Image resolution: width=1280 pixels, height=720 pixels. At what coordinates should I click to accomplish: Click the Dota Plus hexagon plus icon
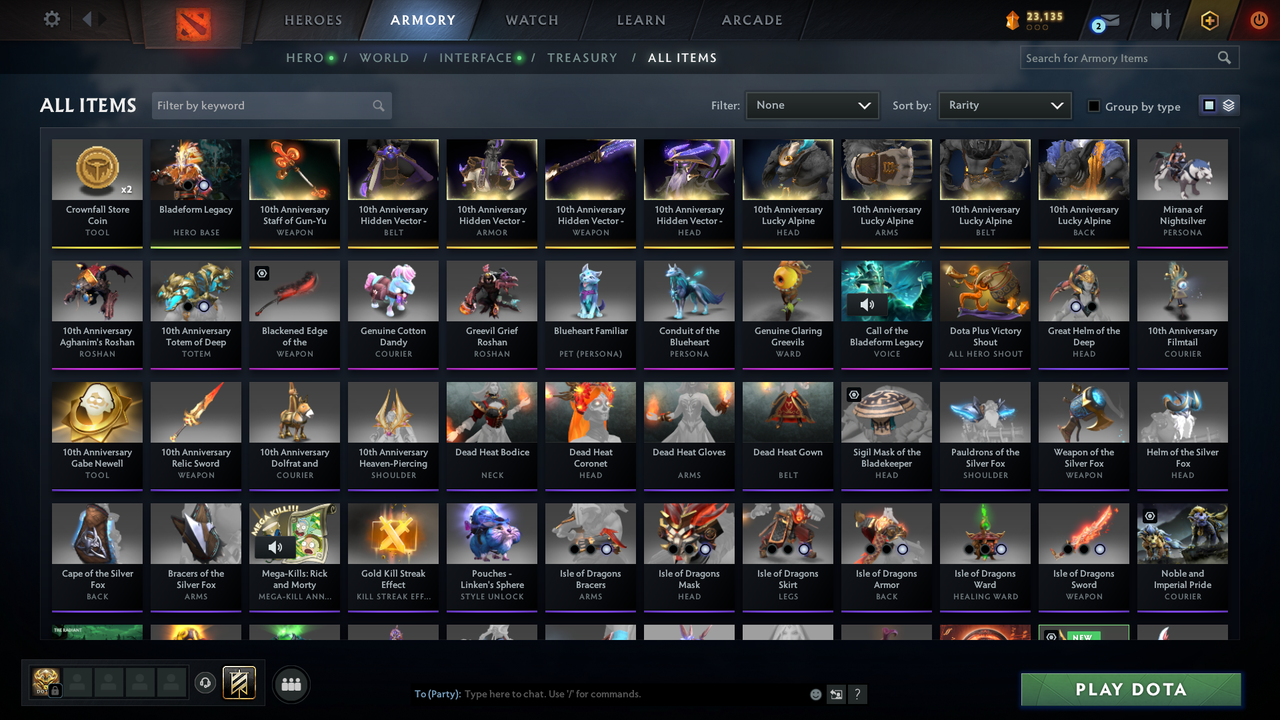[x=1209, y=19]
